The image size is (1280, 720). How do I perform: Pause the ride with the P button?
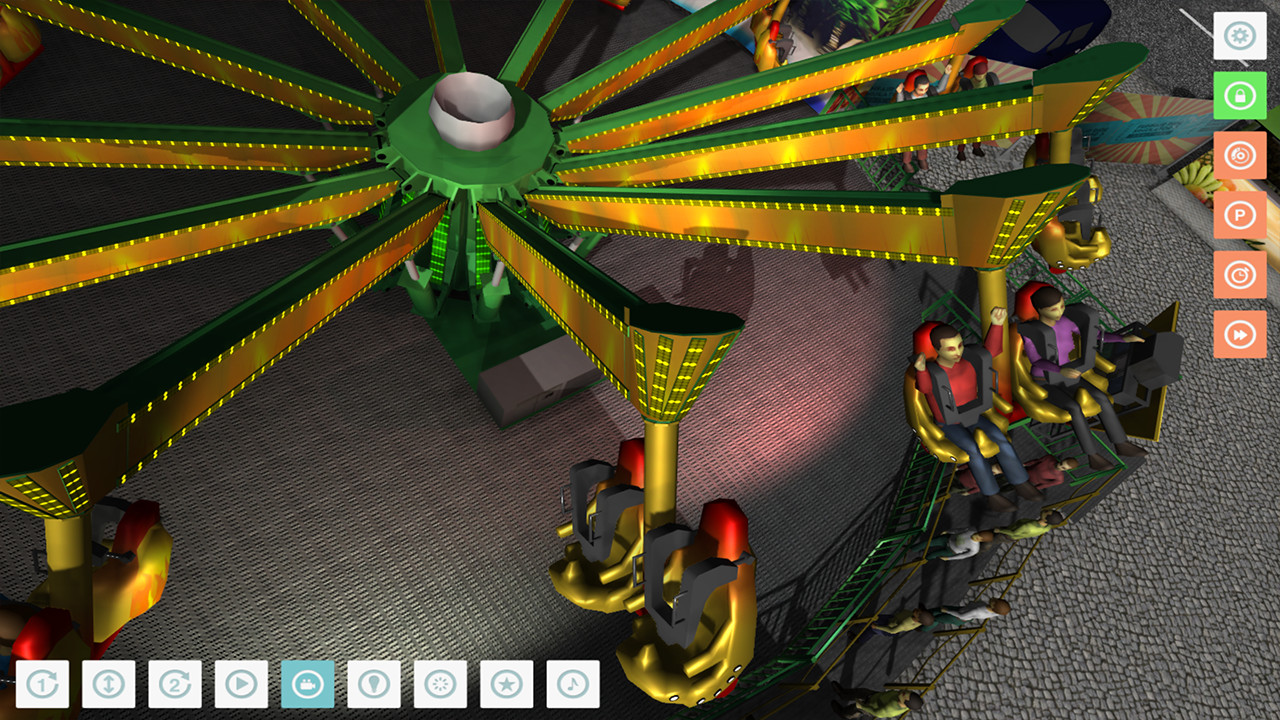click(1240, 215)
